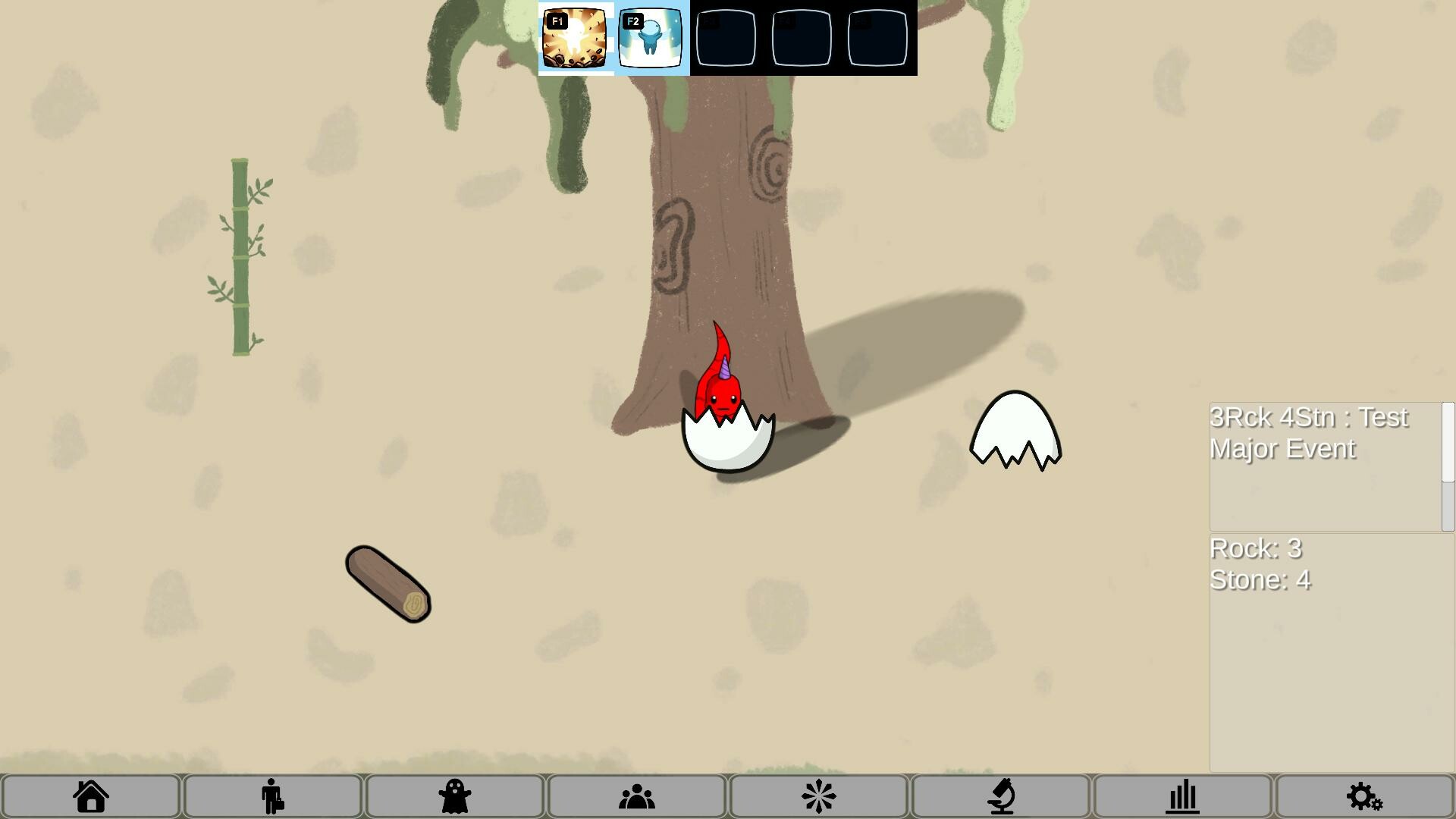
Task: Activate the F1 explosion ability
Action: pos(576,39)
